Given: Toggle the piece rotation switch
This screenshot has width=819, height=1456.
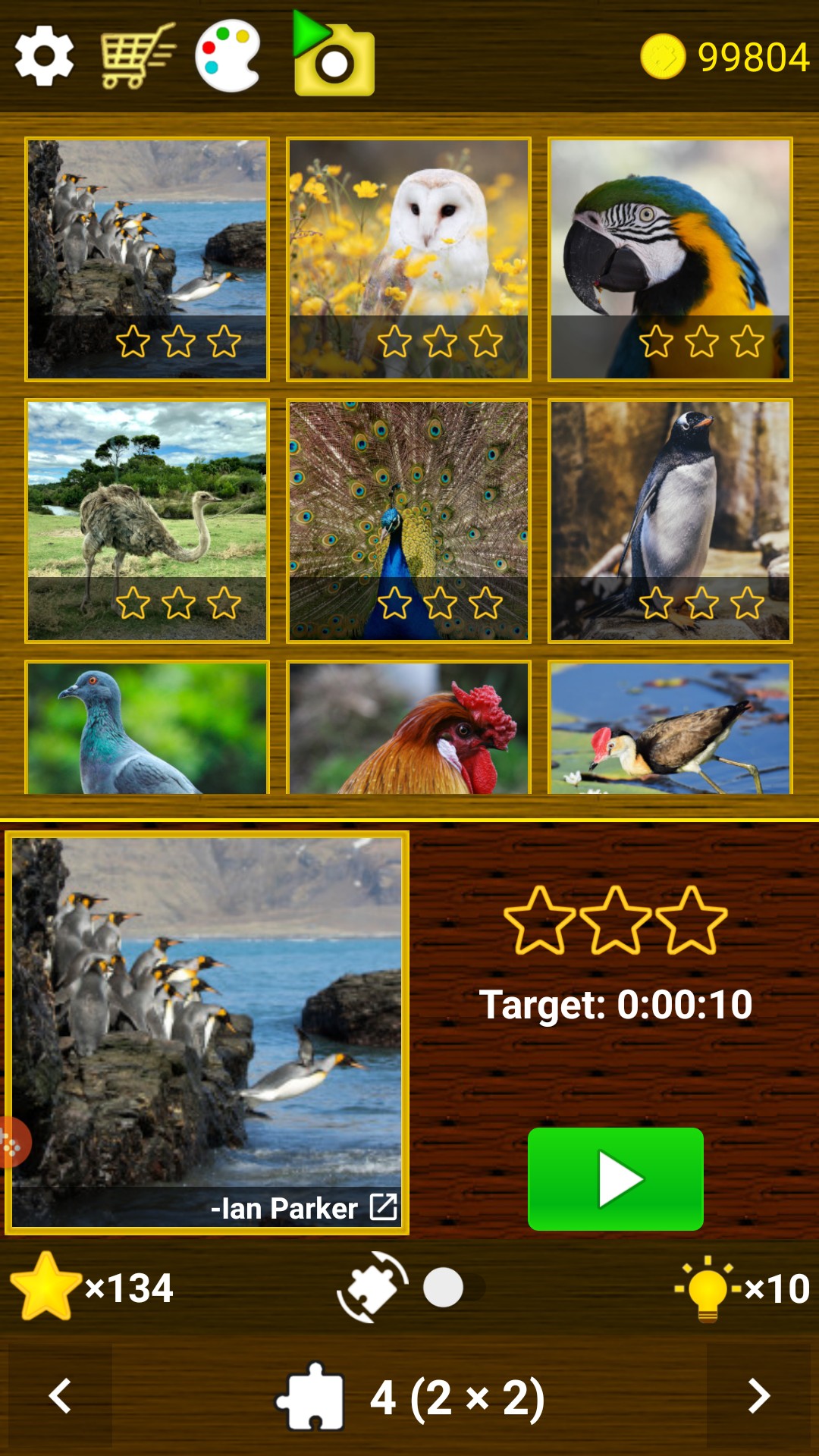Looking at the screenshot, I should pyautogui.click(x=453, y=1287).
